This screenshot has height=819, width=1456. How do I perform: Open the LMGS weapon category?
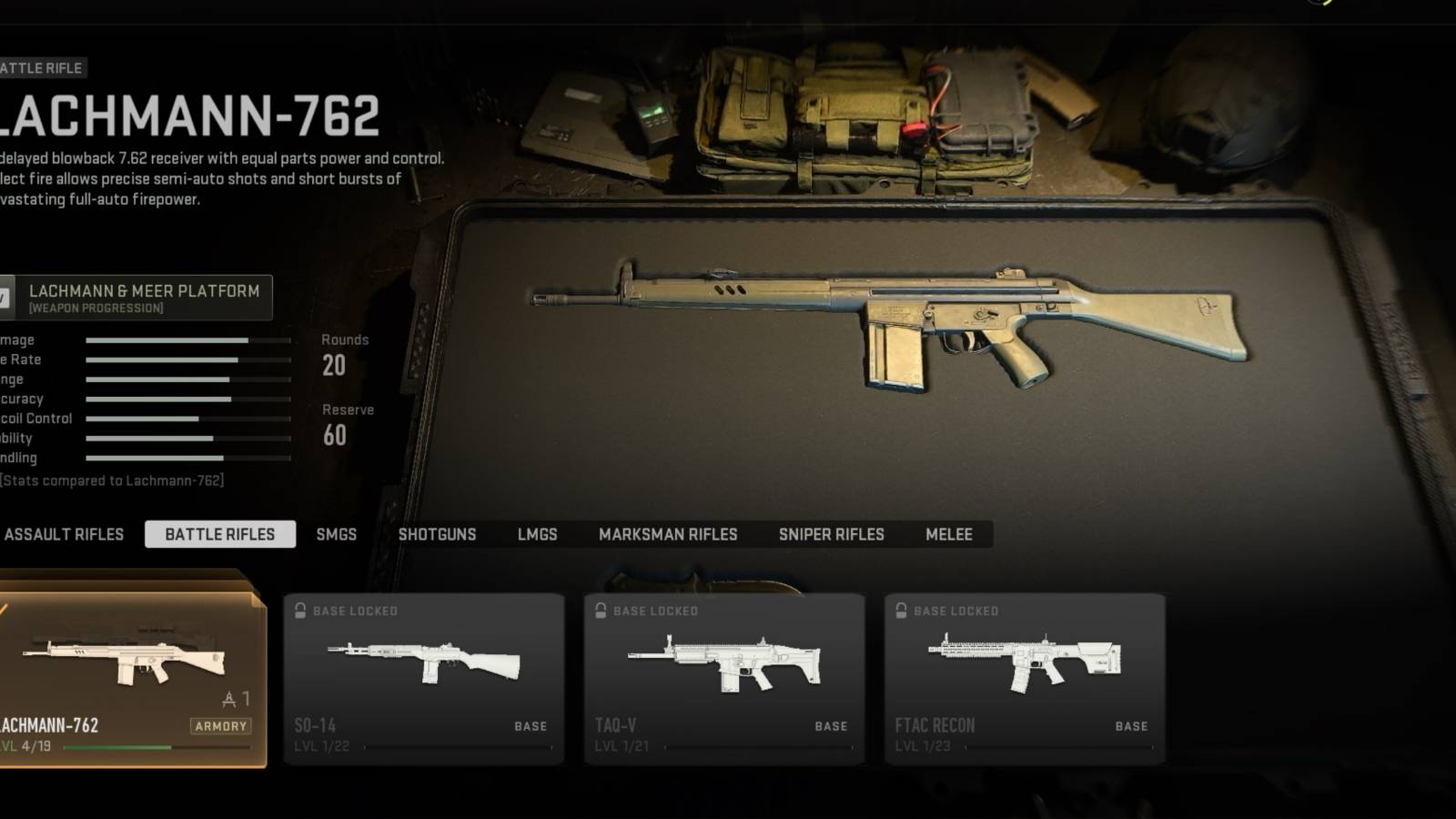pos(536,534)
